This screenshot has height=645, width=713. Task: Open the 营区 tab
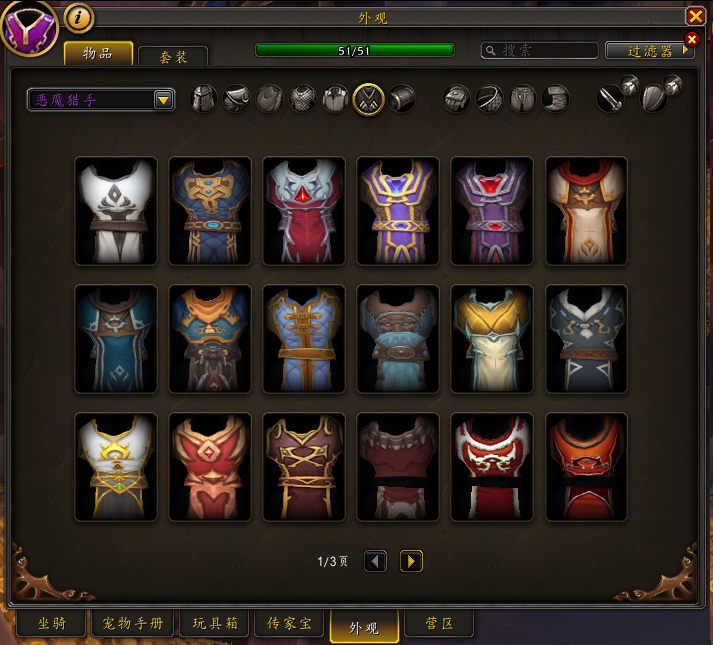[x=439, y=624]
